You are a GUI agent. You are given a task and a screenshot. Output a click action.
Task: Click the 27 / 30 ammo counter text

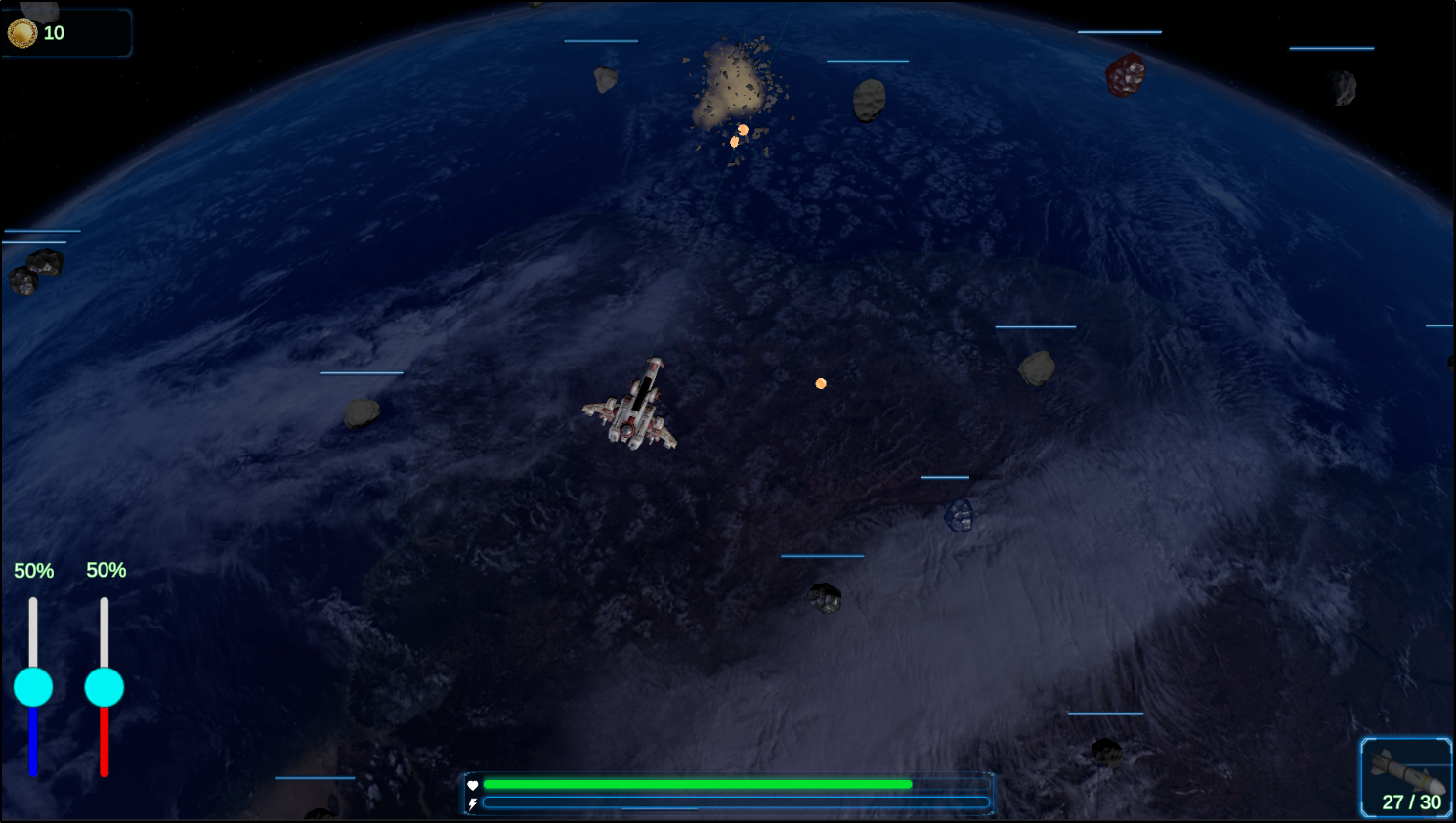point(1410,802)
